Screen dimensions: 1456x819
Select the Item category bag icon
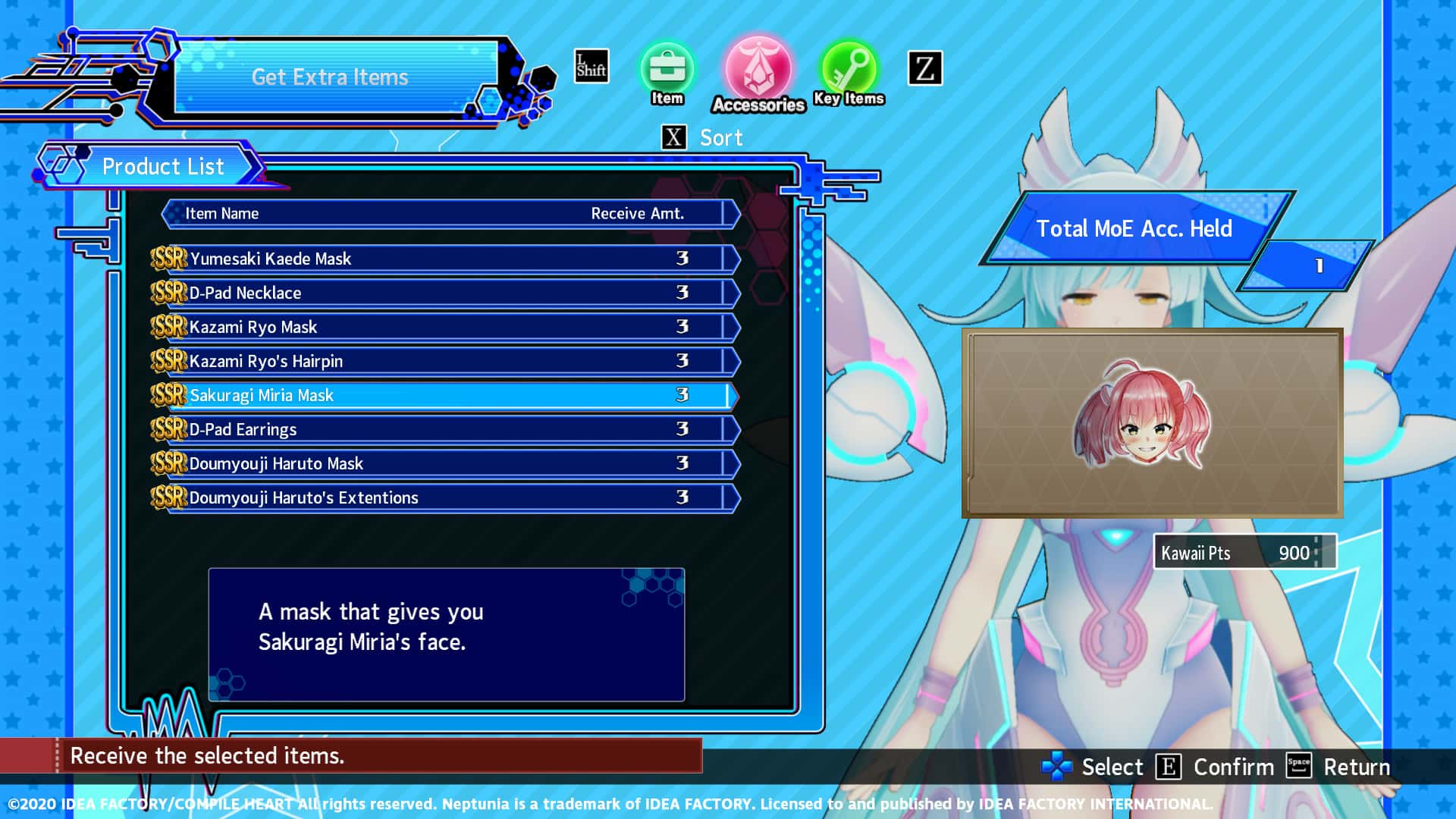666,68
